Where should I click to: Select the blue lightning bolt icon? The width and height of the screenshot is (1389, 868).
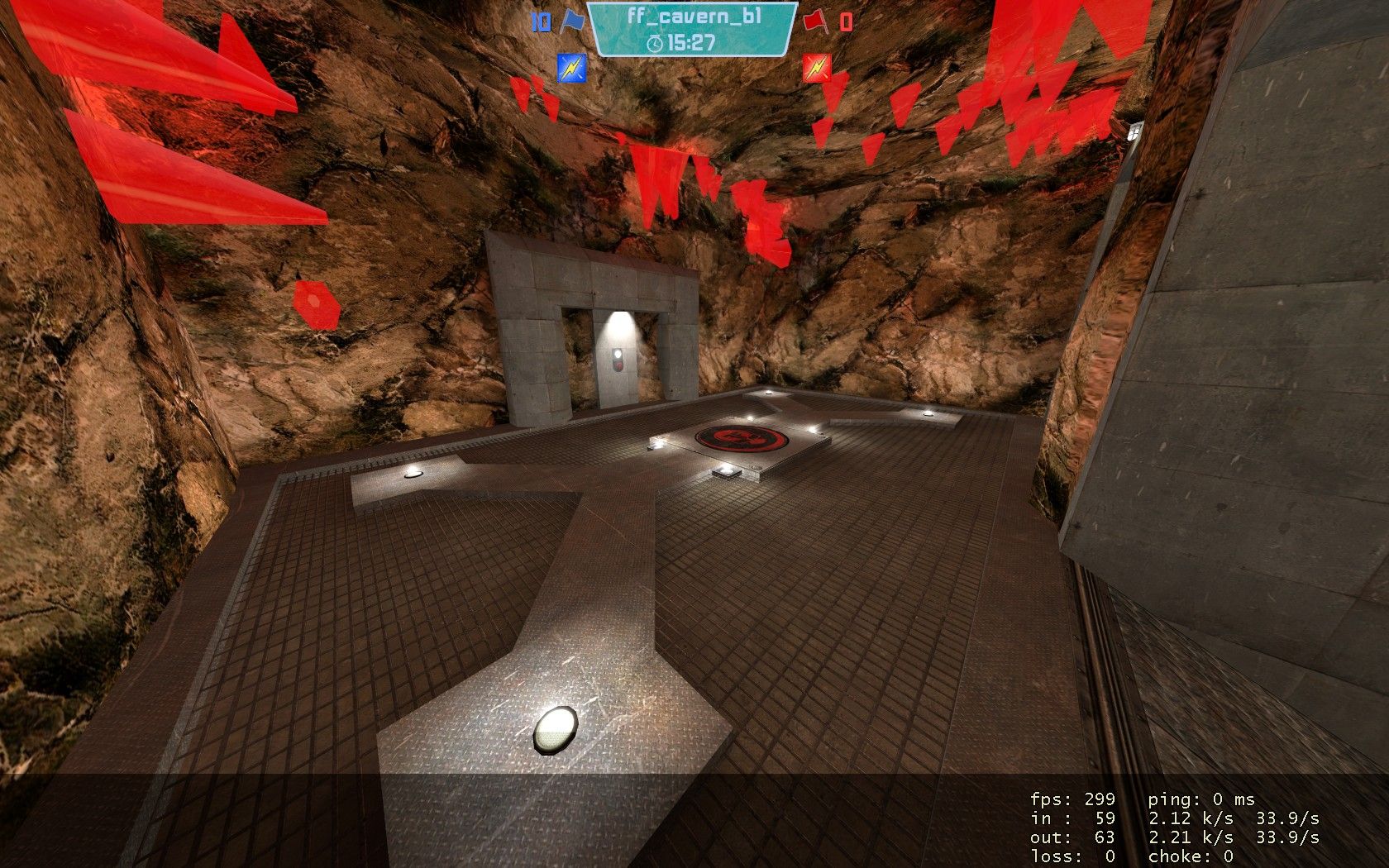coord(570,68)
